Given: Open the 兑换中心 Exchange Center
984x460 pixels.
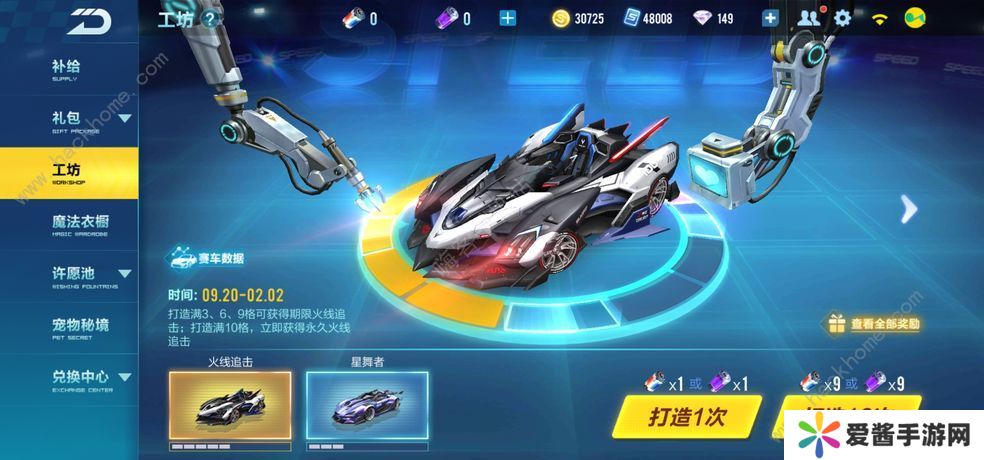Looking at the screenshot, I should tap(68, 379).
